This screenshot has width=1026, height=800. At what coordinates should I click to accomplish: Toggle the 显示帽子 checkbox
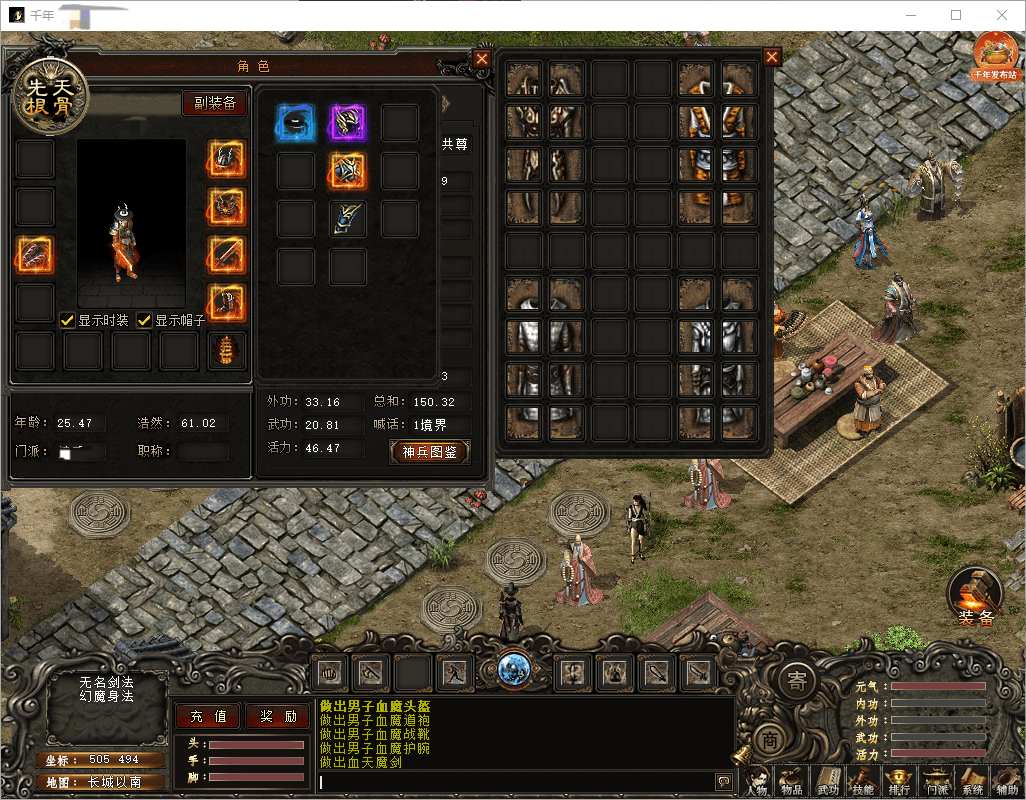[x=145, y=320]
